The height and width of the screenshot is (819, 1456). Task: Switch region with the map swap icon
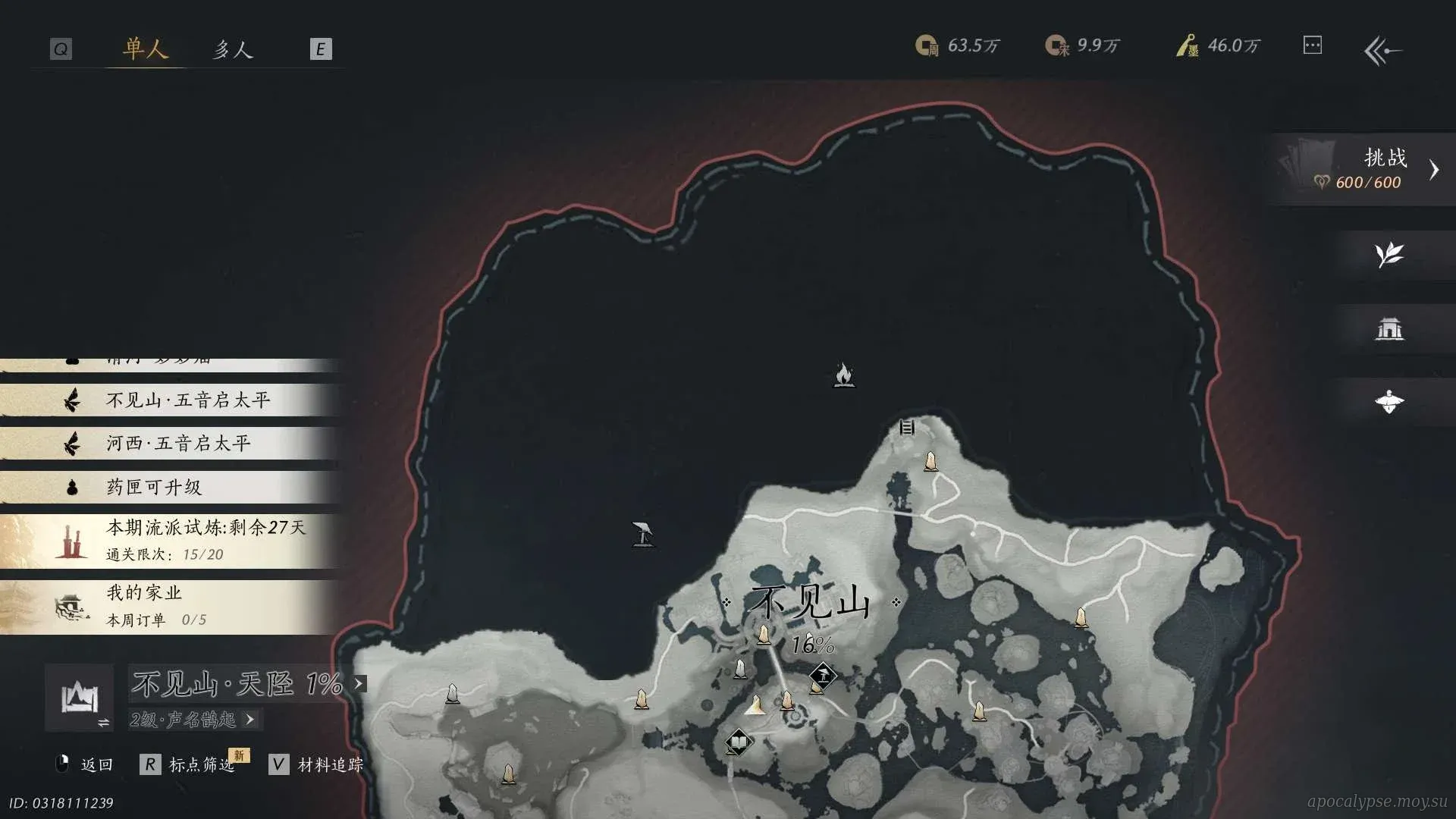pyautogui.click(x=80, y=698)
